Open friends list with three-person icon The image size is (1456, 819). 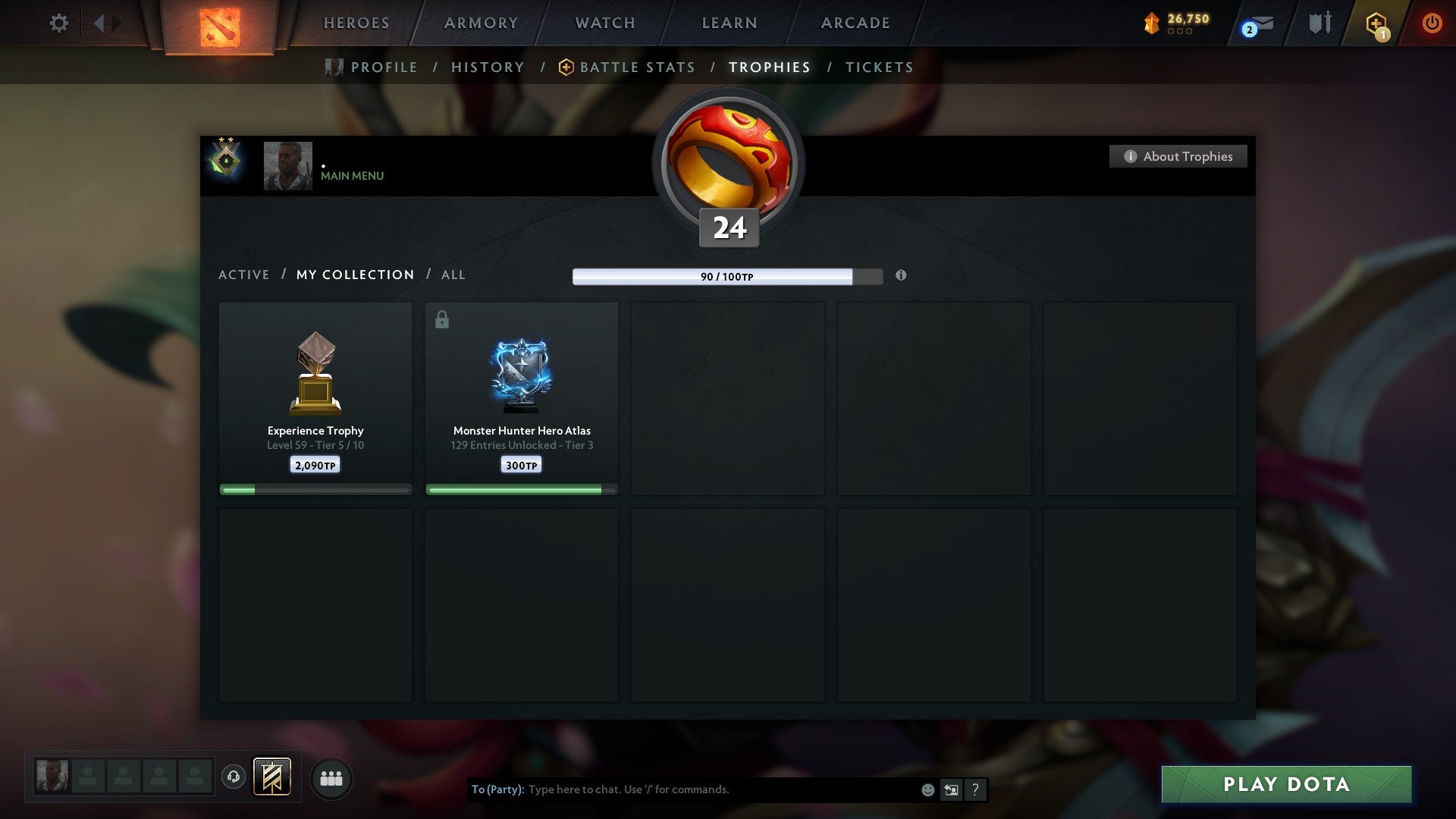click(x=331, y=778)
